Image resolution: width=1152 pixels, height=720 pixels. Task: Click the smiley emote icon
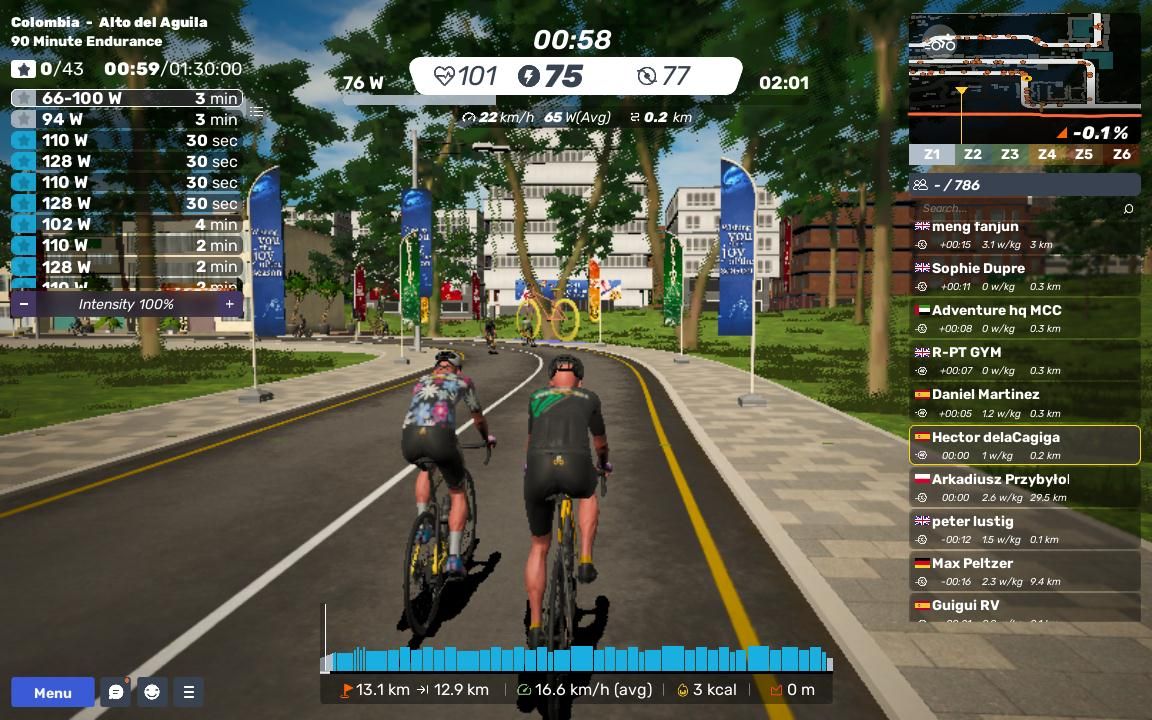coord(152,692)
